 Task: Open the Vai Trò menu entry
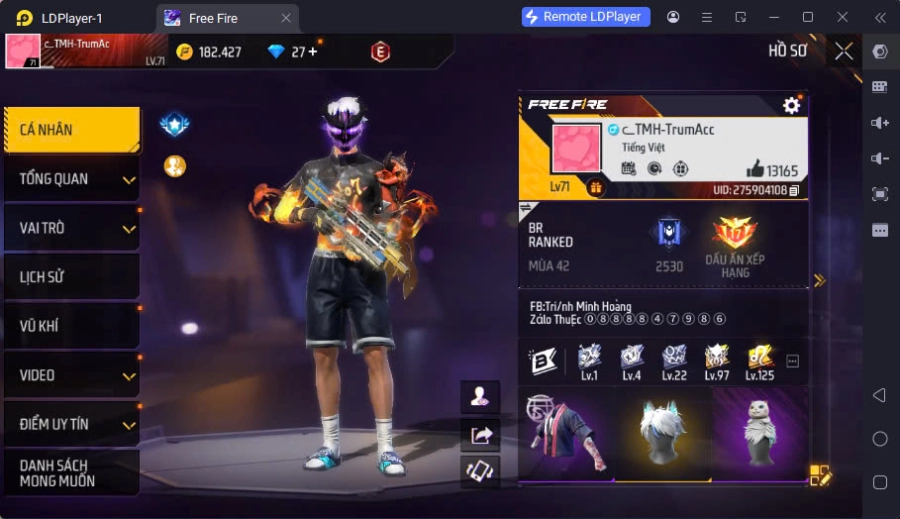[71, 228]
